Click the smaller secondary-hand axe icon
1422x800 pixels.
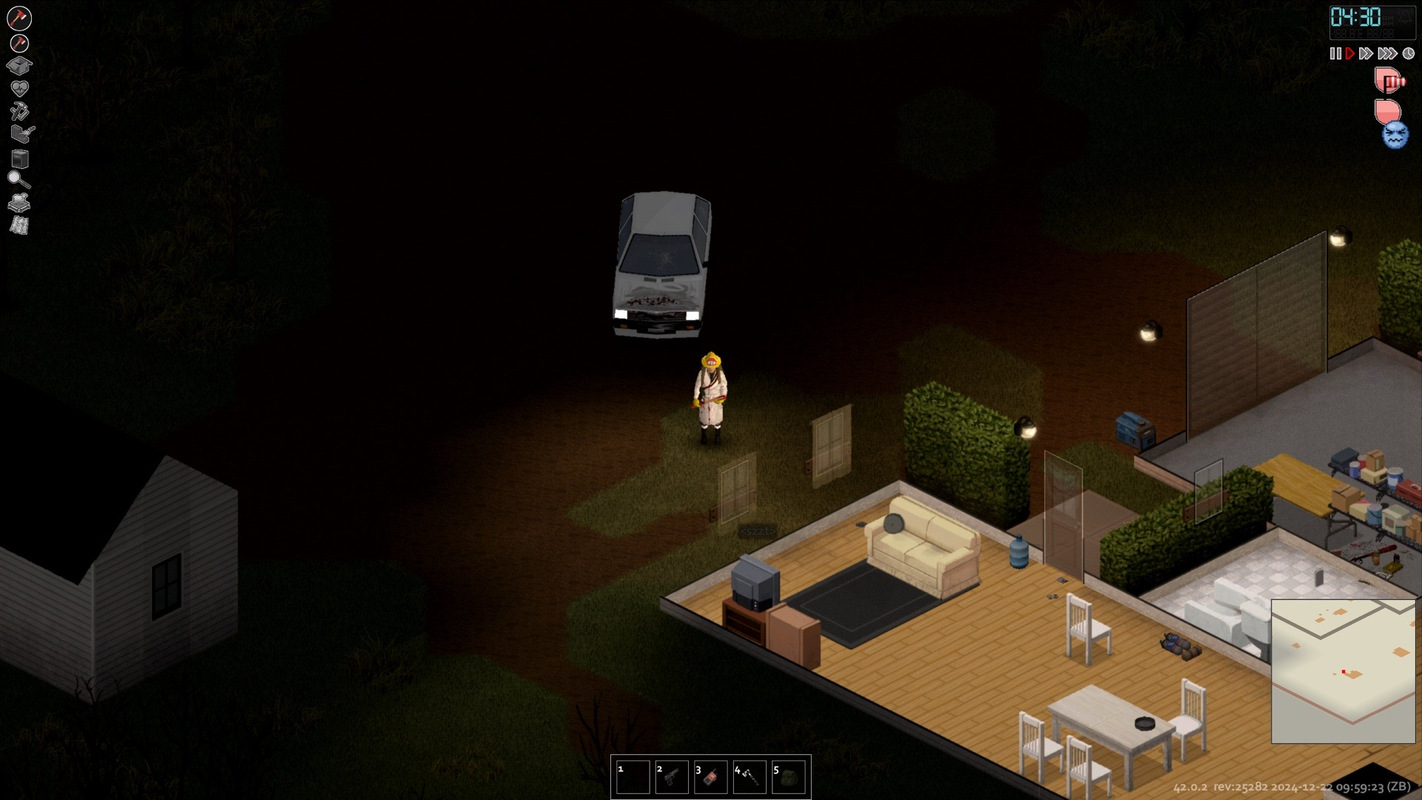(x=19, y=43)
